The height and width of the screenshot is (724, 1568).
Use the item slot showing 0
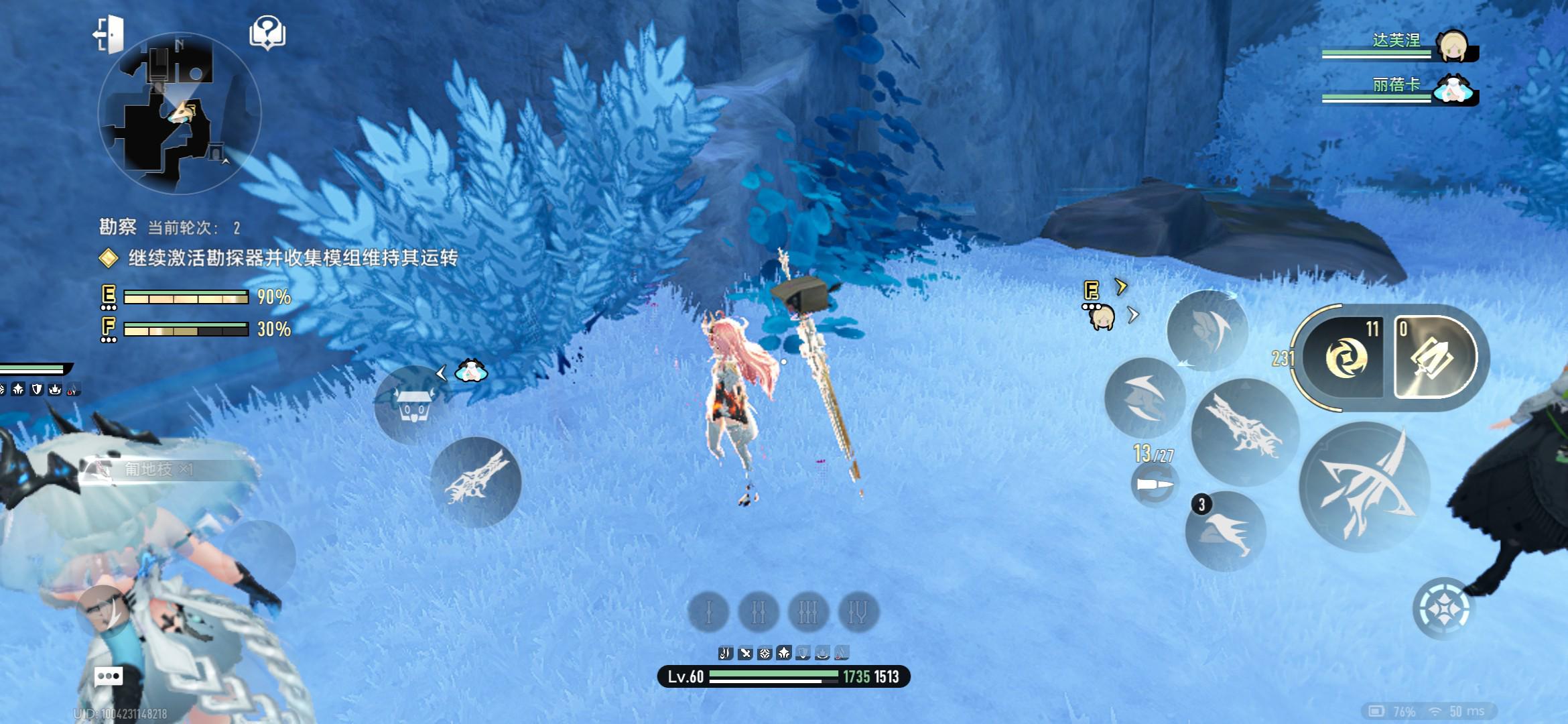coord(1433,358)
